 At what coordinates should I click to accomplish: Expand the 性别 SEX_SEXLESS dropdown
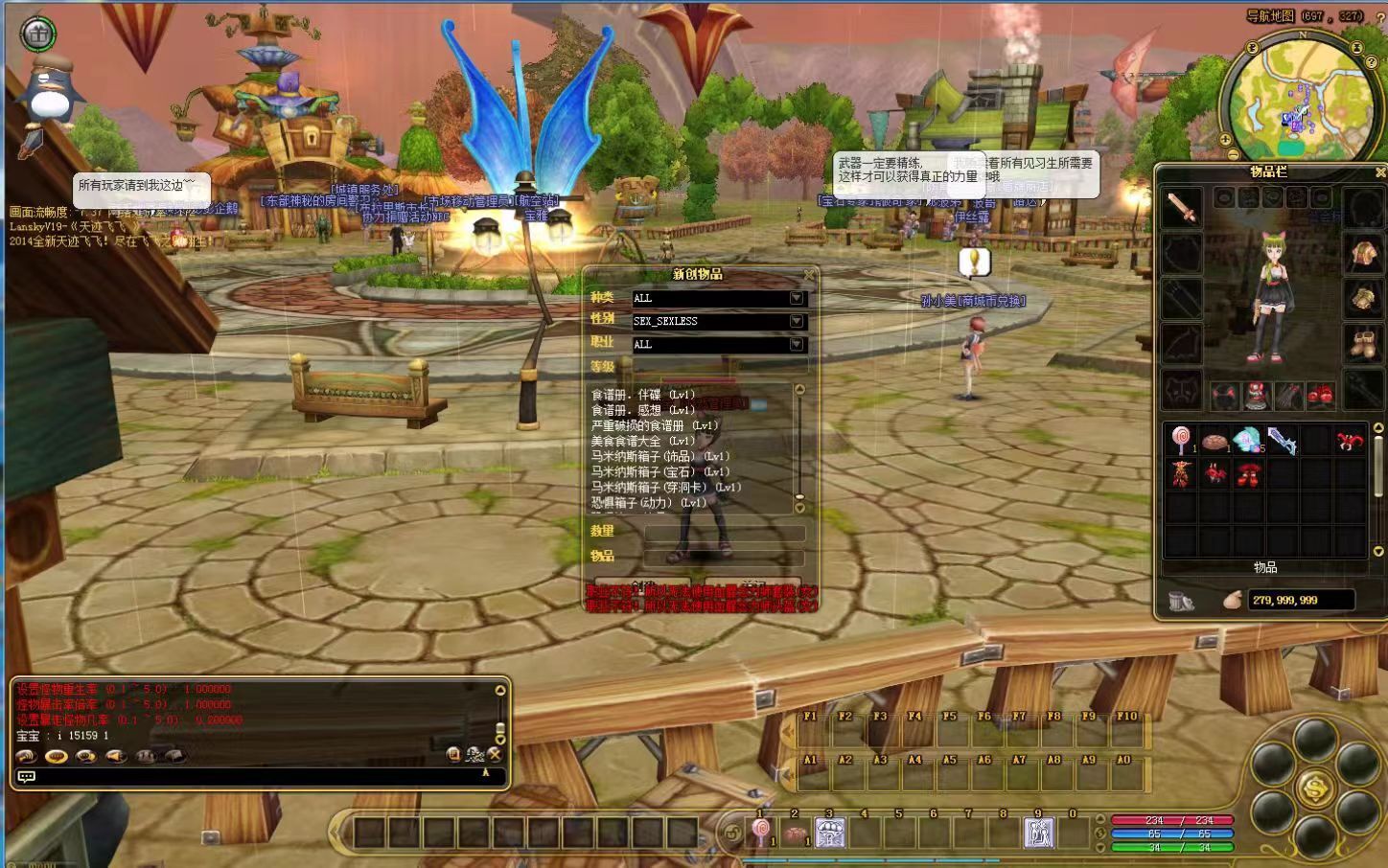[x=797, y=321]
